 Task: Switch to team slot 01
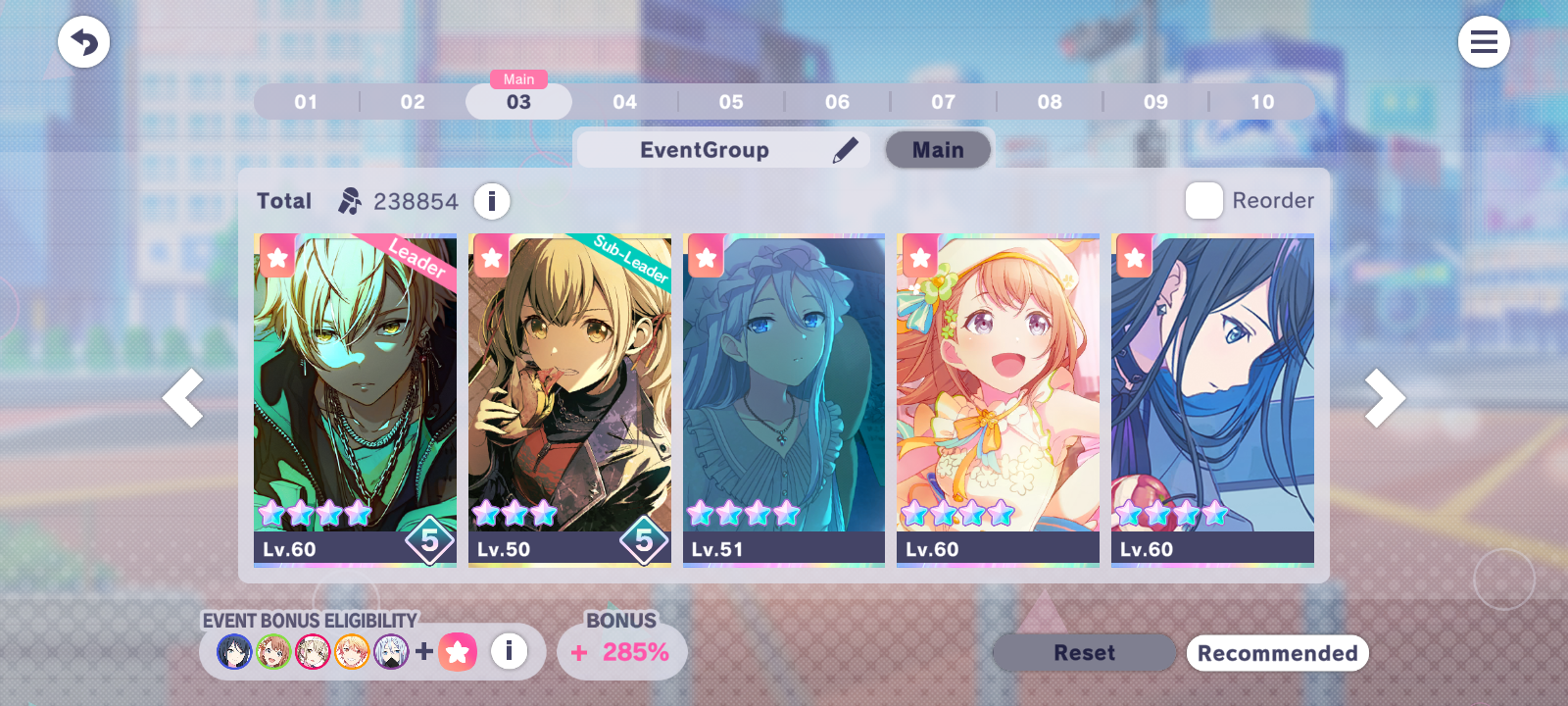pos(306,102)
